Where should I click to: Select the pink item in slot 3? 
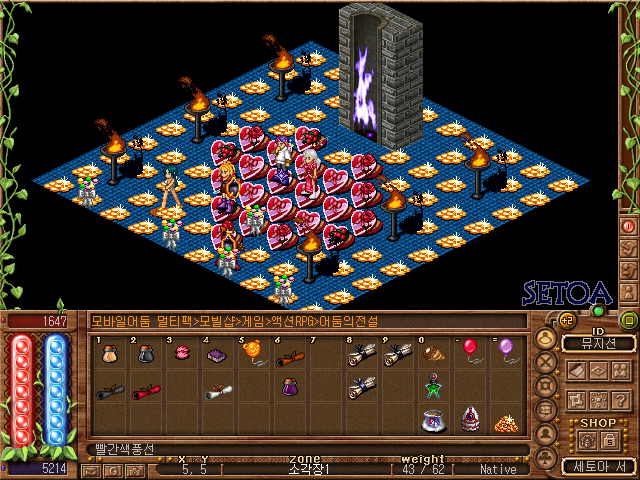coord(182,354)
